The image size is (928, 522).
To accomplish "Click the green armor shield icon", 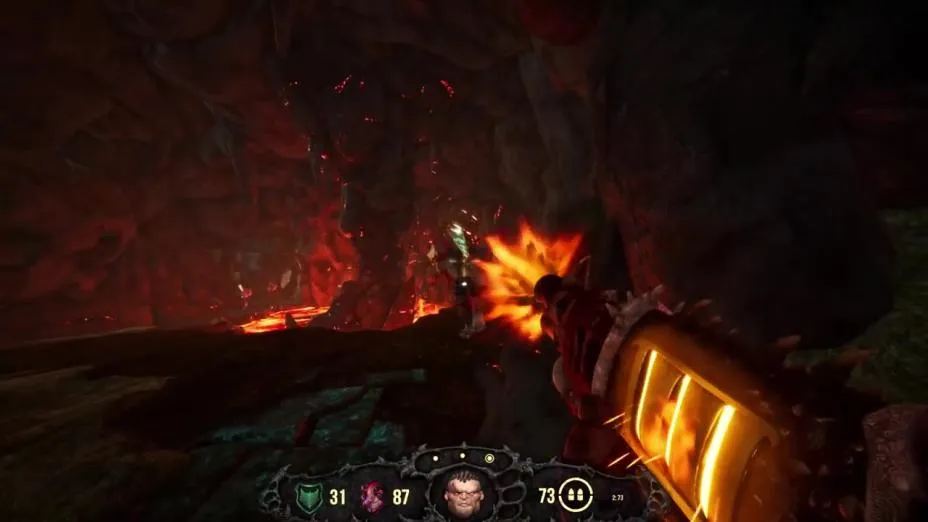I will (308, 495).
